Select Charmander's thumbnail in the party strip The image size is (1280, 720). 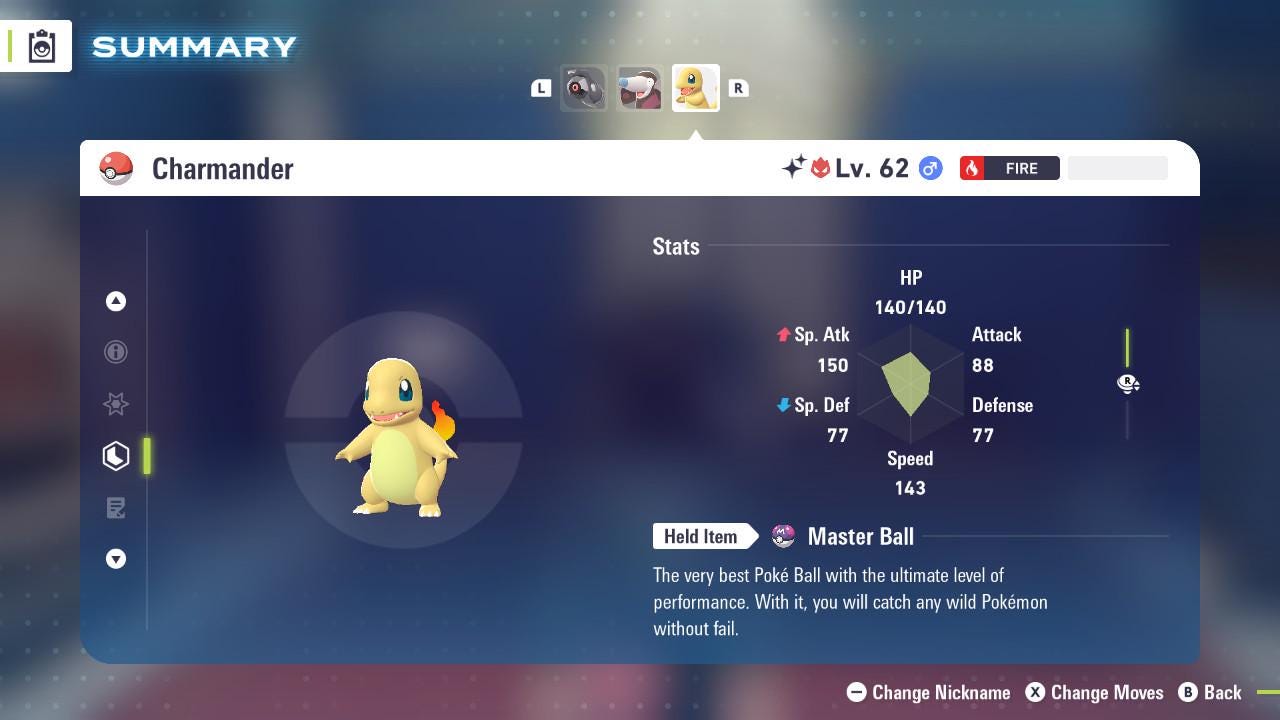click(695, 87)
